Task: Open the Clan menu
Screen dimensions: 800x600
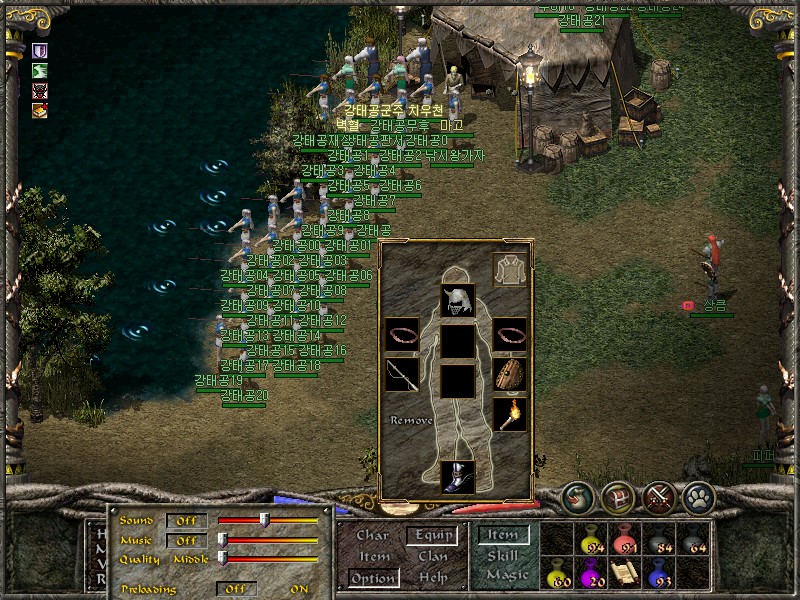Action: [432, 557]
